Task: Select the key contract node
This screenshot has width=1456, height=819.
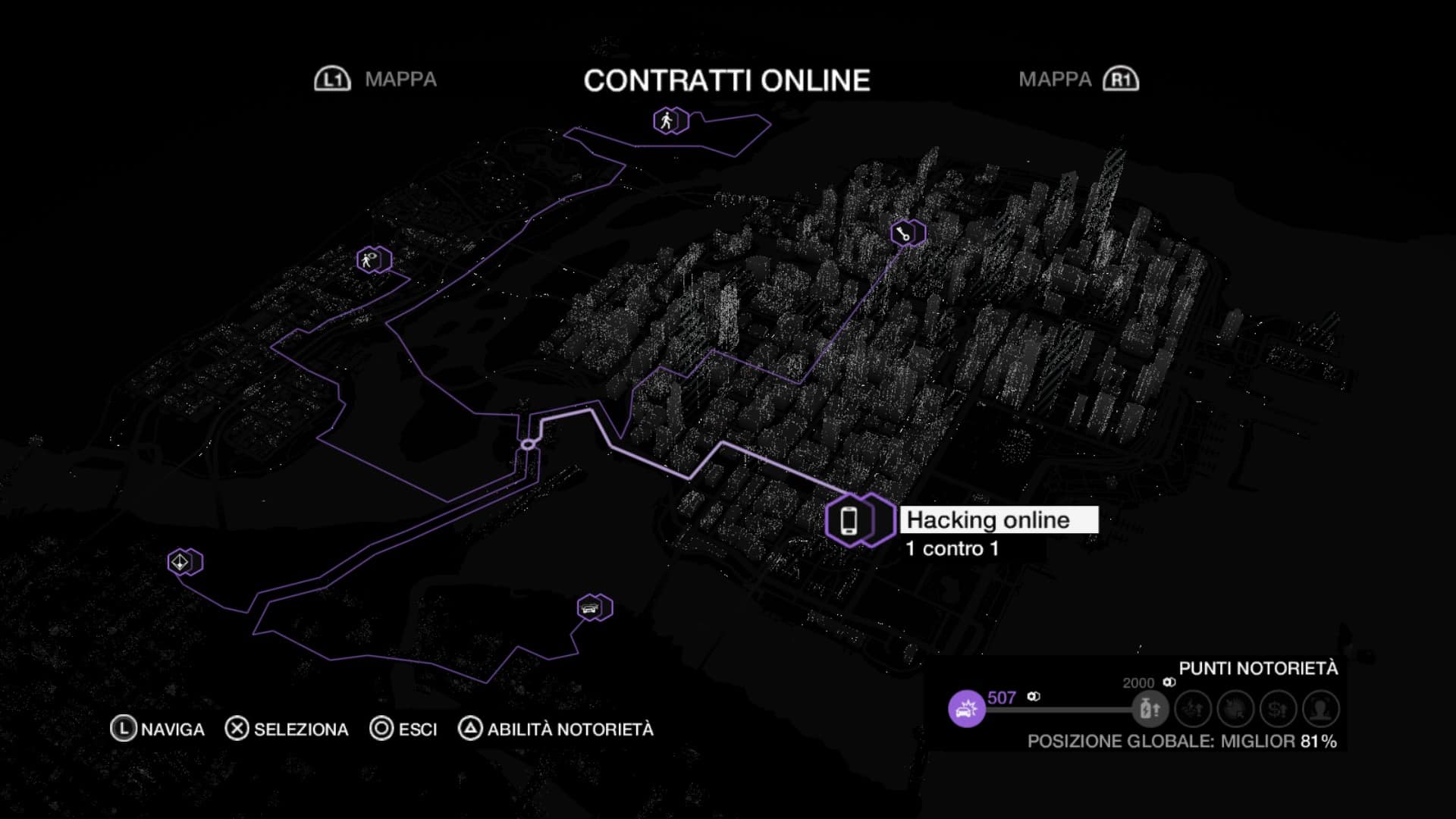Action: pos(902,233)
